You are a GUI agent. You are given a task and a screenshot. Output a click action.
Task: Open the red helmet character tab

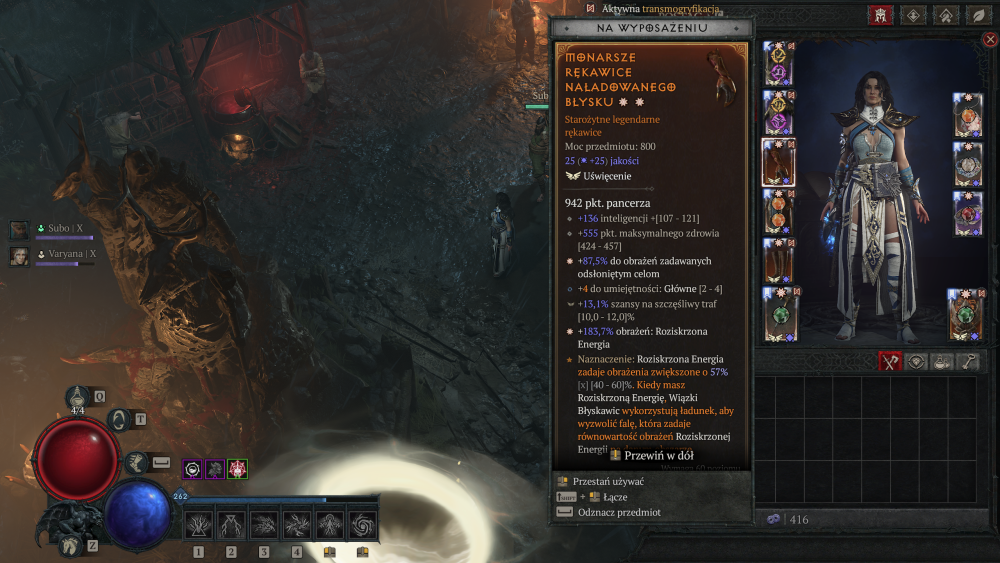pos(881,15)
